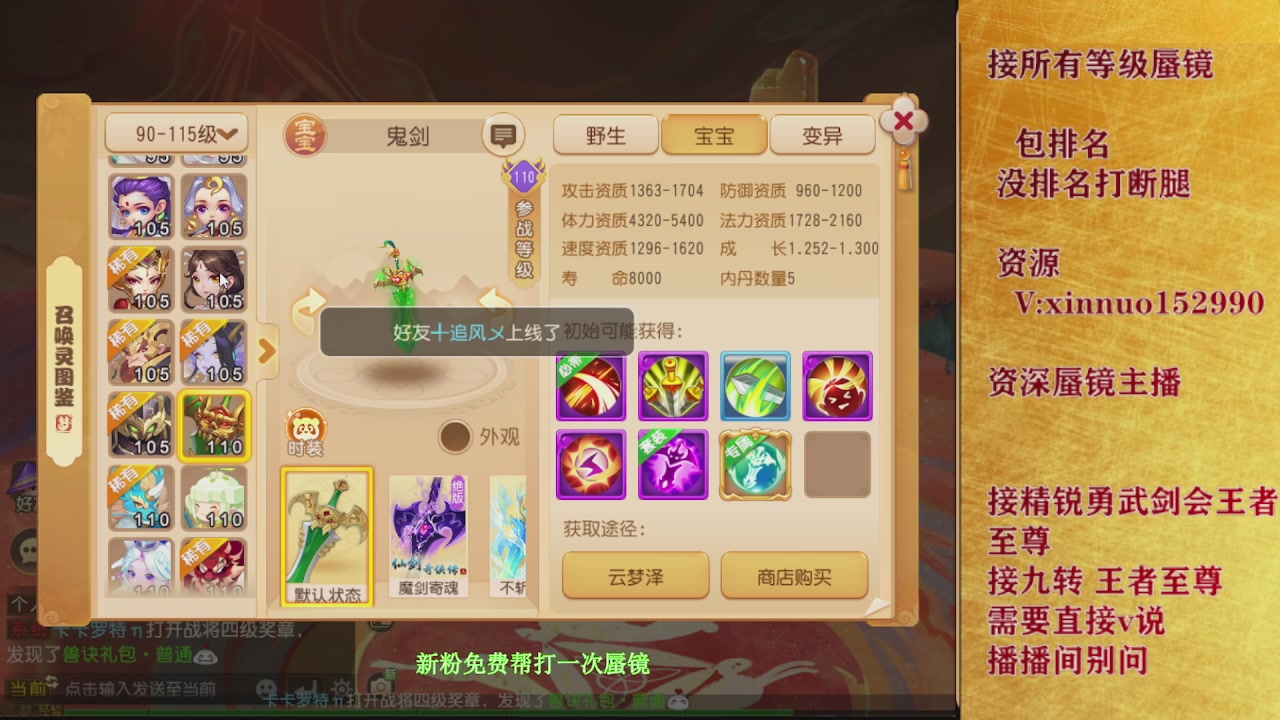Switch to the 野生 tab
Viewport: 1280px width, 720px height.
click(605, 134)
